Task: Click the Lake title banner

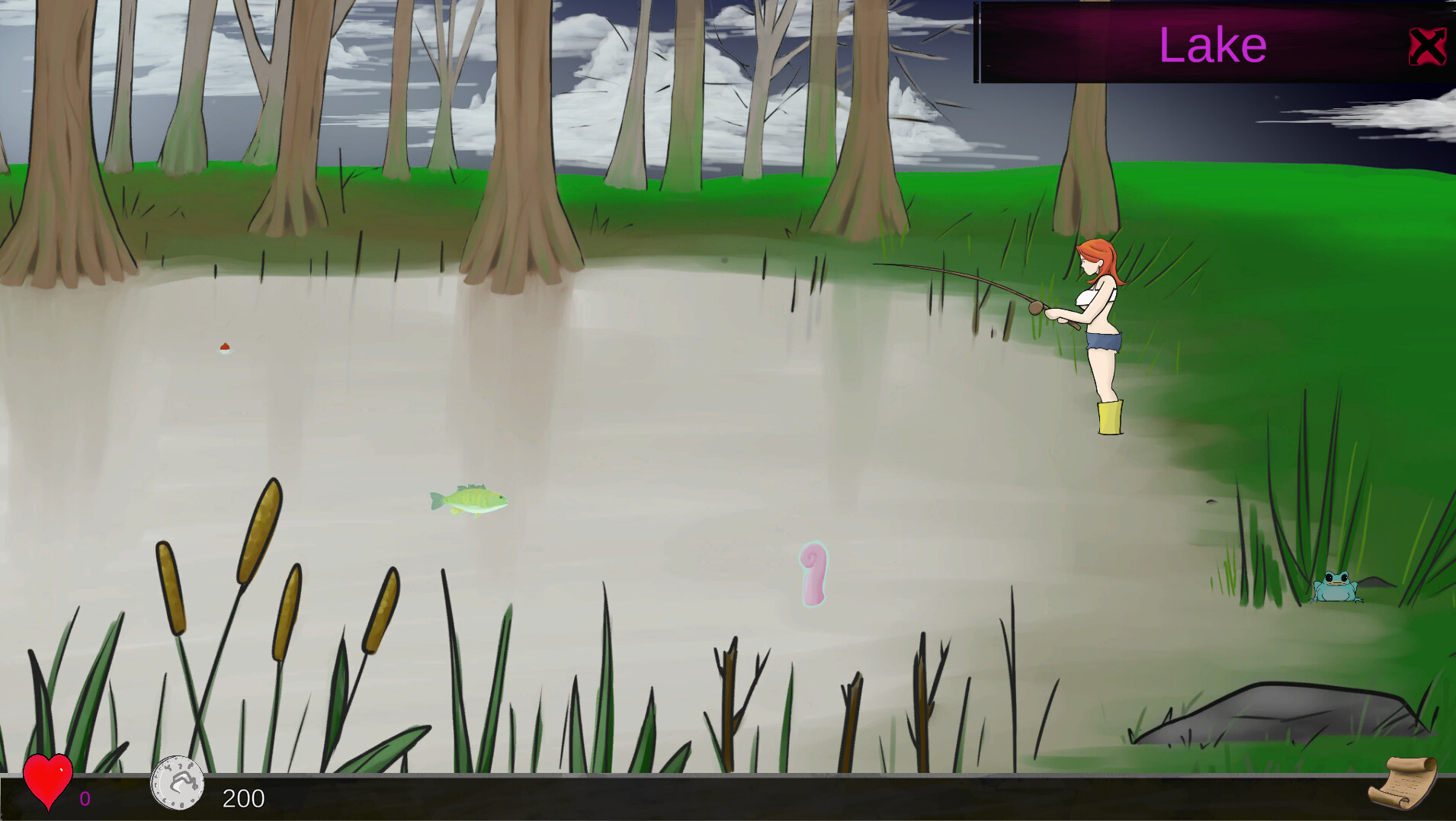Action: (1211, 43)
